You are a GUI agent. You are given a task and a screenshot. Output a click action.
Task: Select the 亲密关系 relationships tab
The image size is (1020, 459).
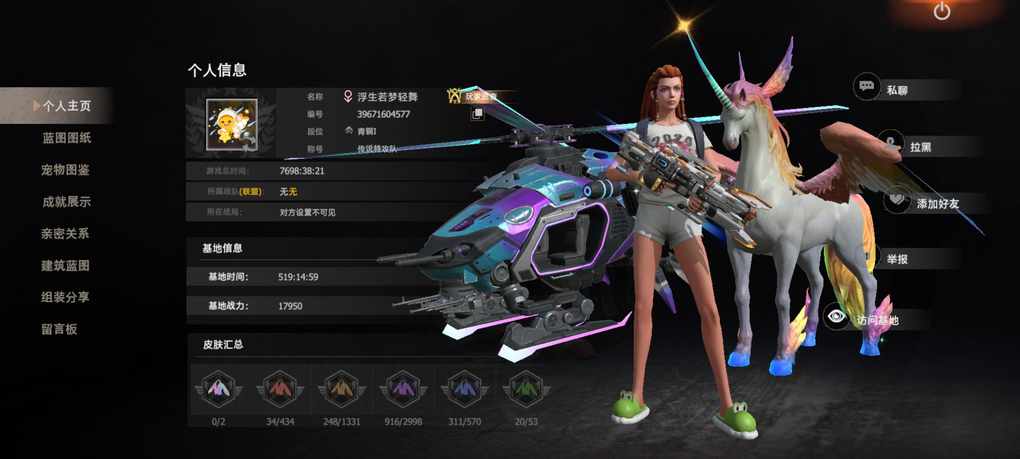pos(66,233)
